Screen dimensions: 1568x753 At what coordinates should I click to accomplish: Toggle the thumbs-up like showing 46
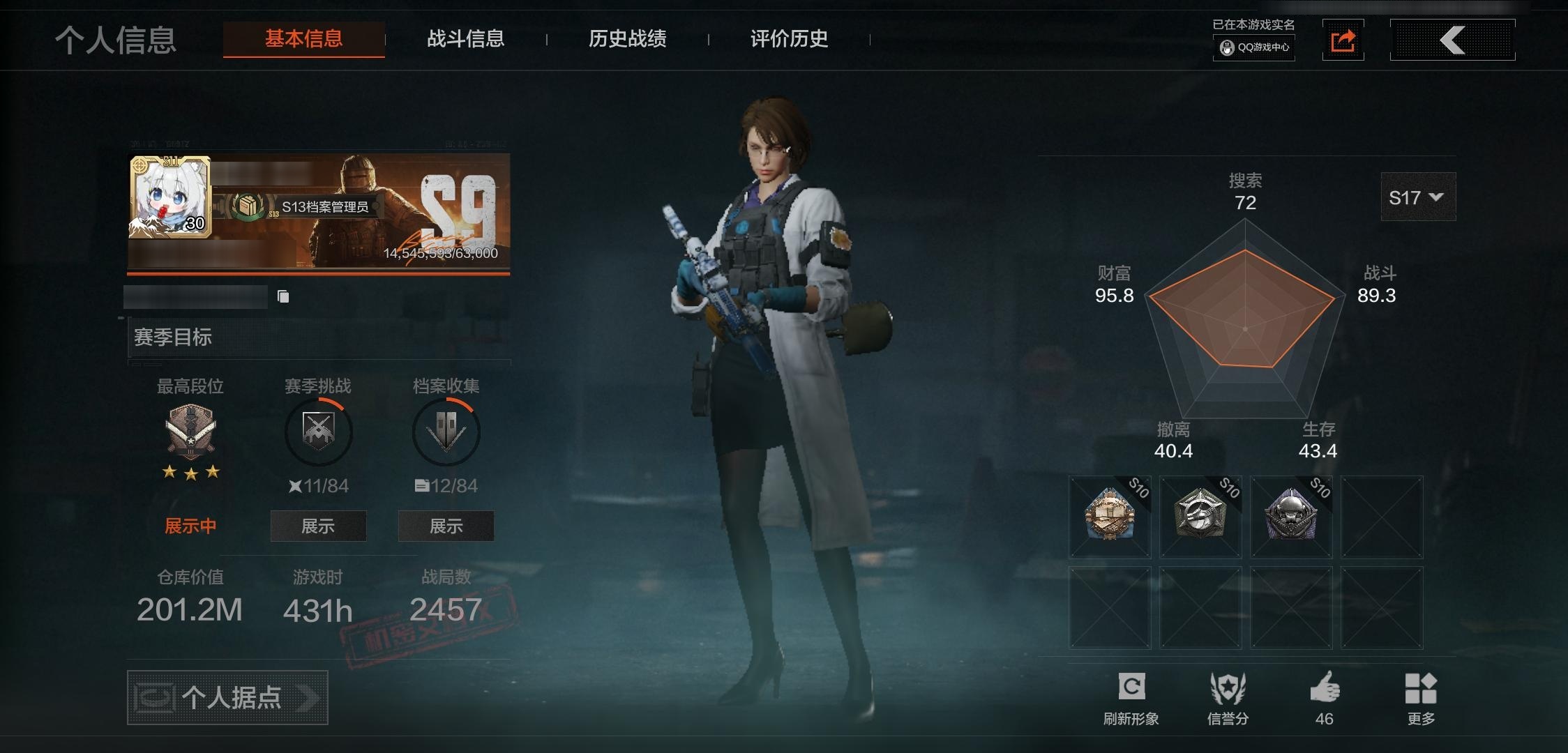(1325, 687)
